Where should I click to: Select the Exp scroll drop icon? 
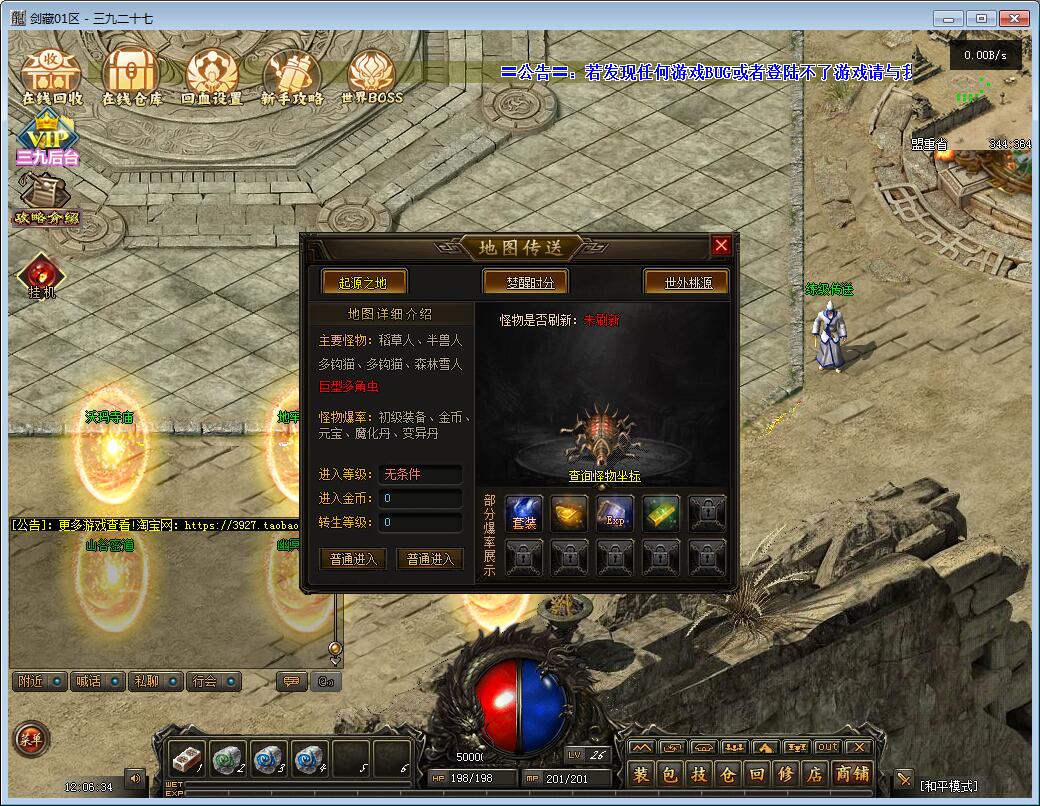point(615,513)
